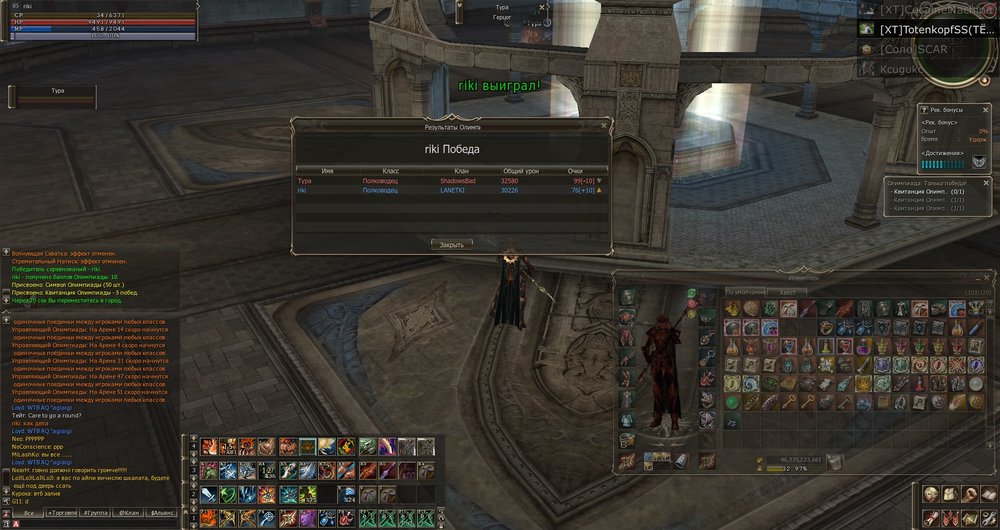1000x530 pixels.
Task: Switch to the Квест inventory tab
Action: [787, 293]
